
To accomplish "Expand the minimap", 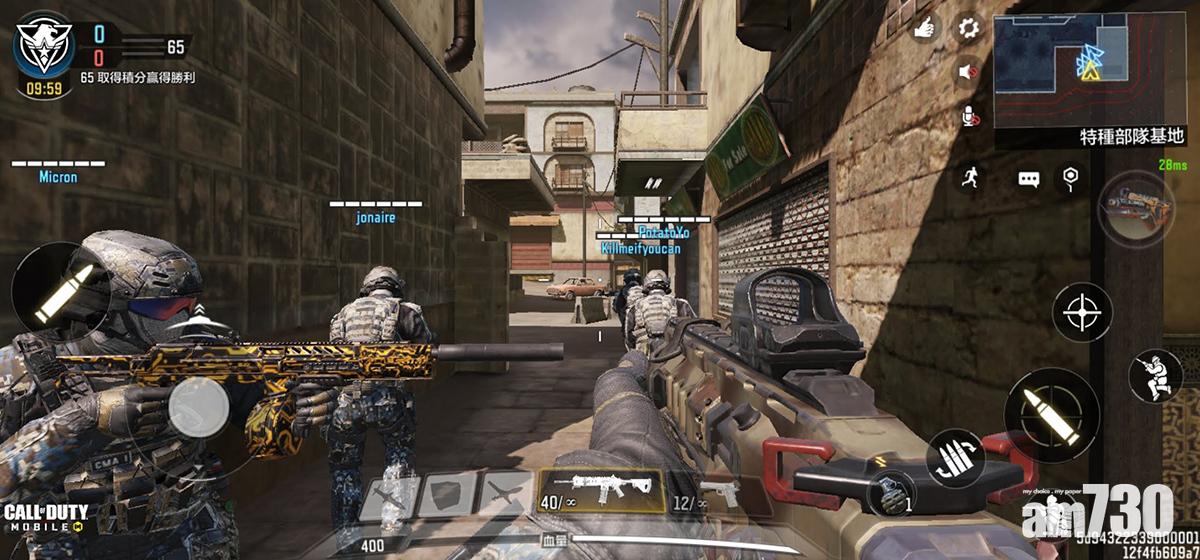I will [1094, 62].
